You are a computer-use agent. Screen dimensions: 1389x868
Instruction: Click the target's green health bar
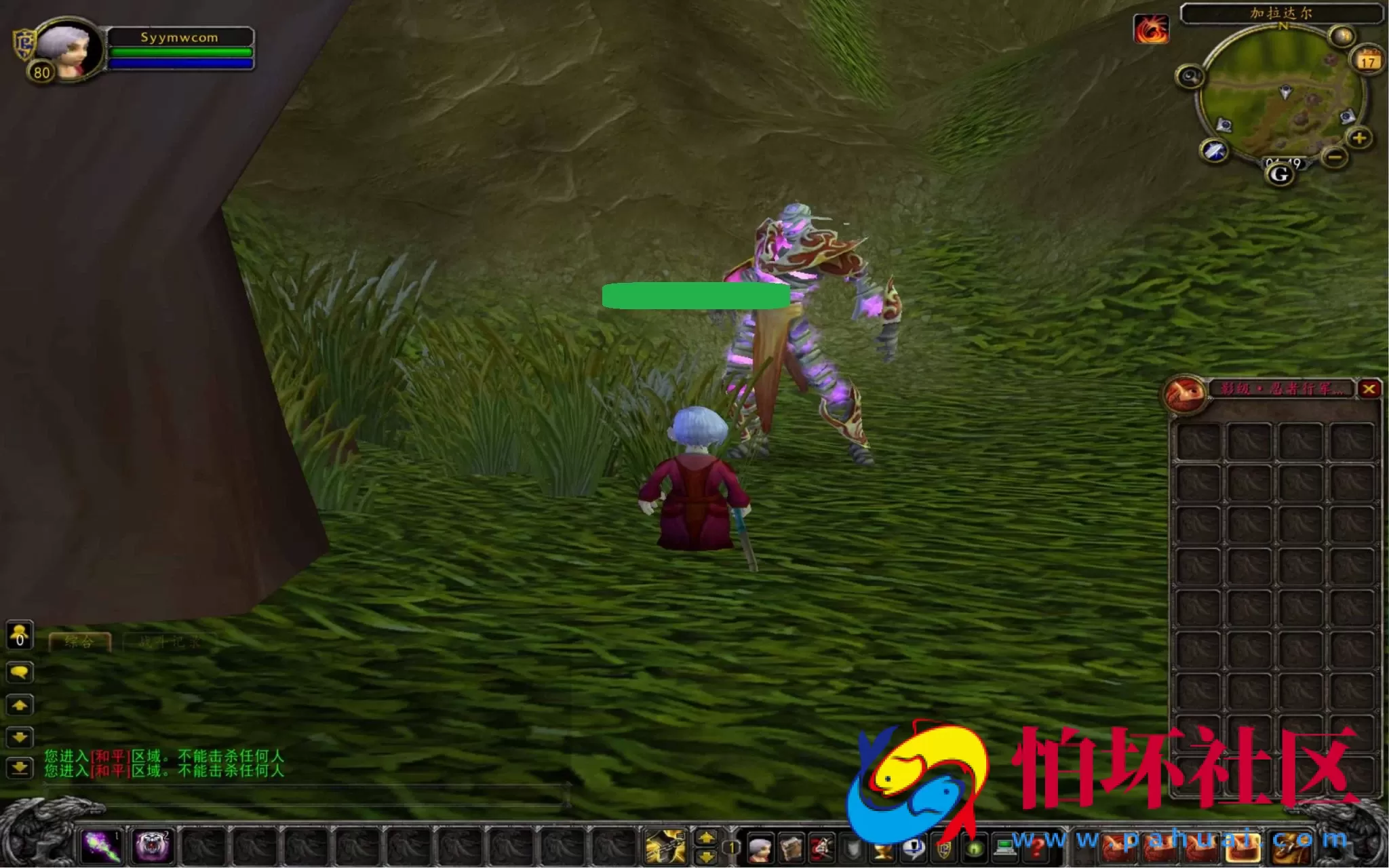[x=695, y=296]
